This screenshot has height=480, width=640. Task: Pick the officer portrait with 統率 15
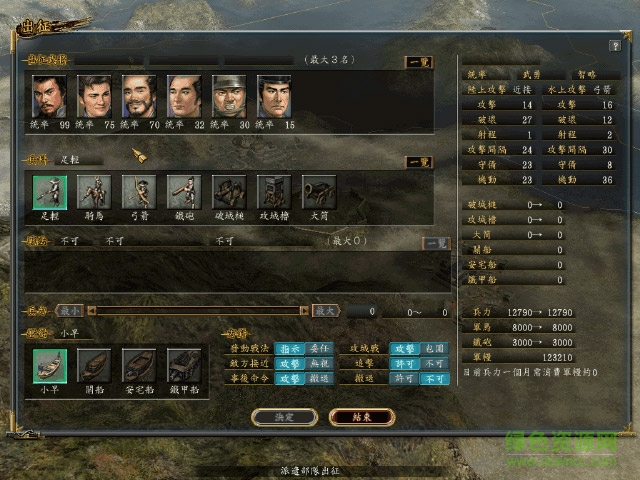pyautogui.click(x=274, y=96)
